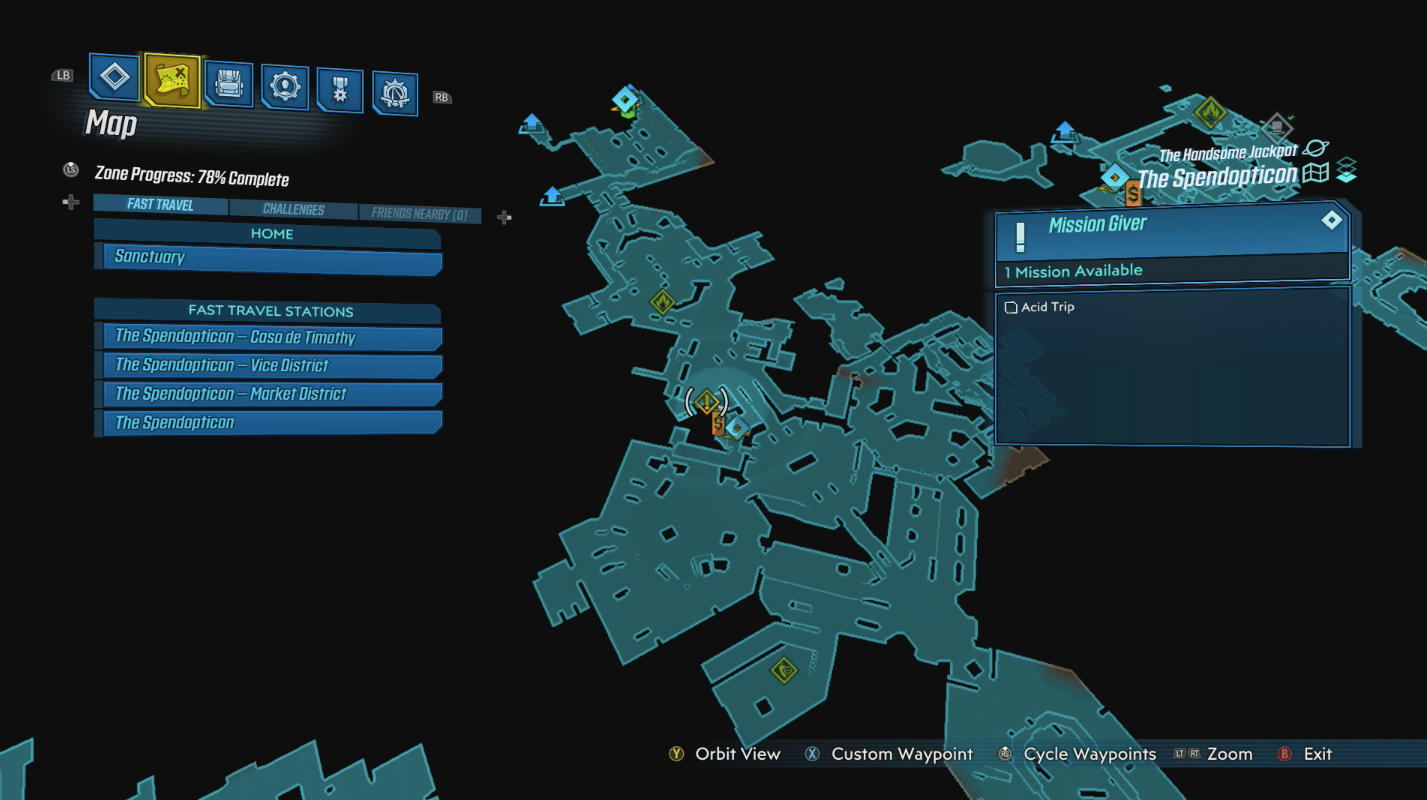
Task: Switch to the Skills tab icon
Action: pyautogui.click(x=285, y=87)
